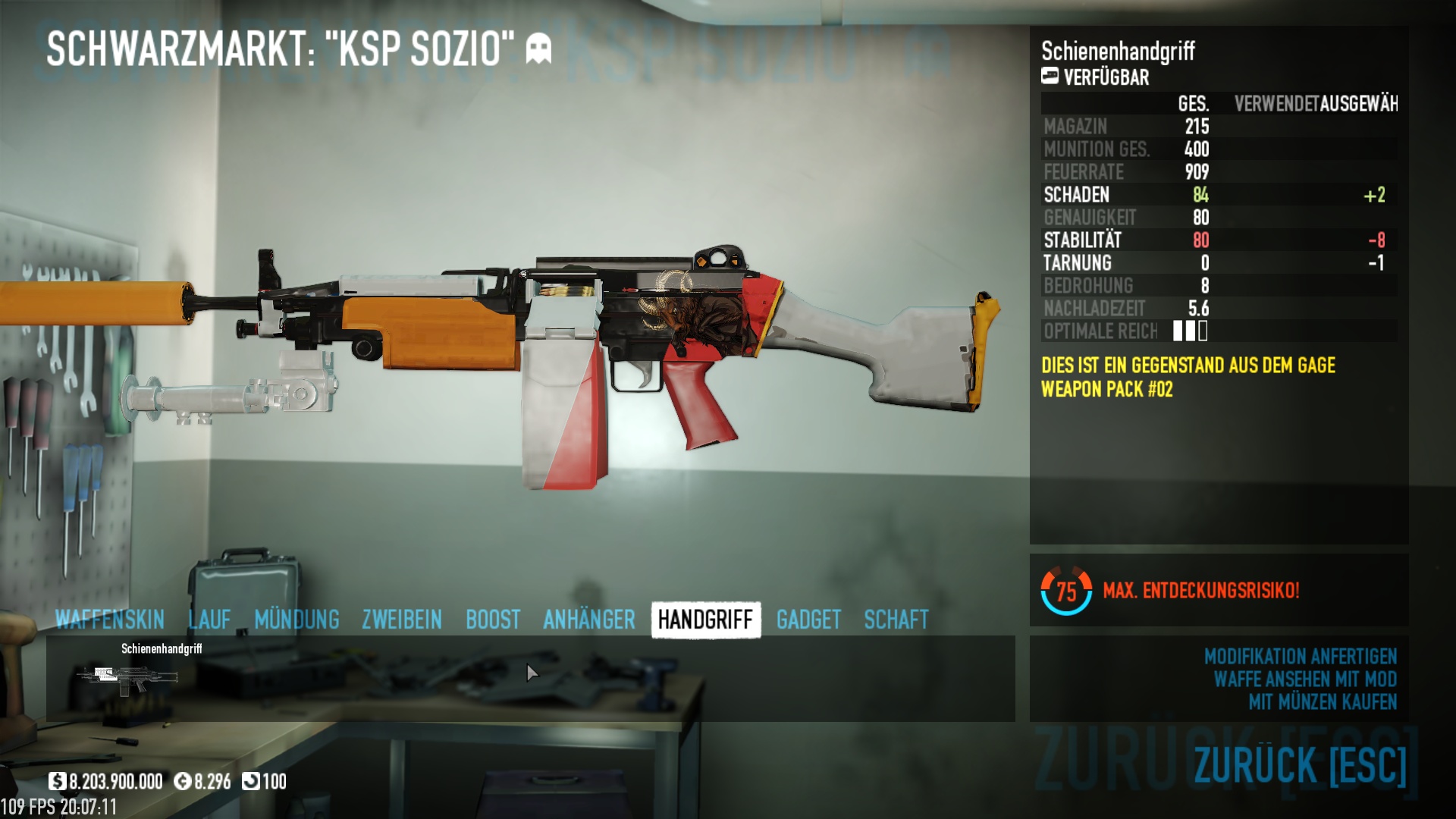Show the Zweibein mods
This screenshot has height=819, width=1456.
[402, 620]
